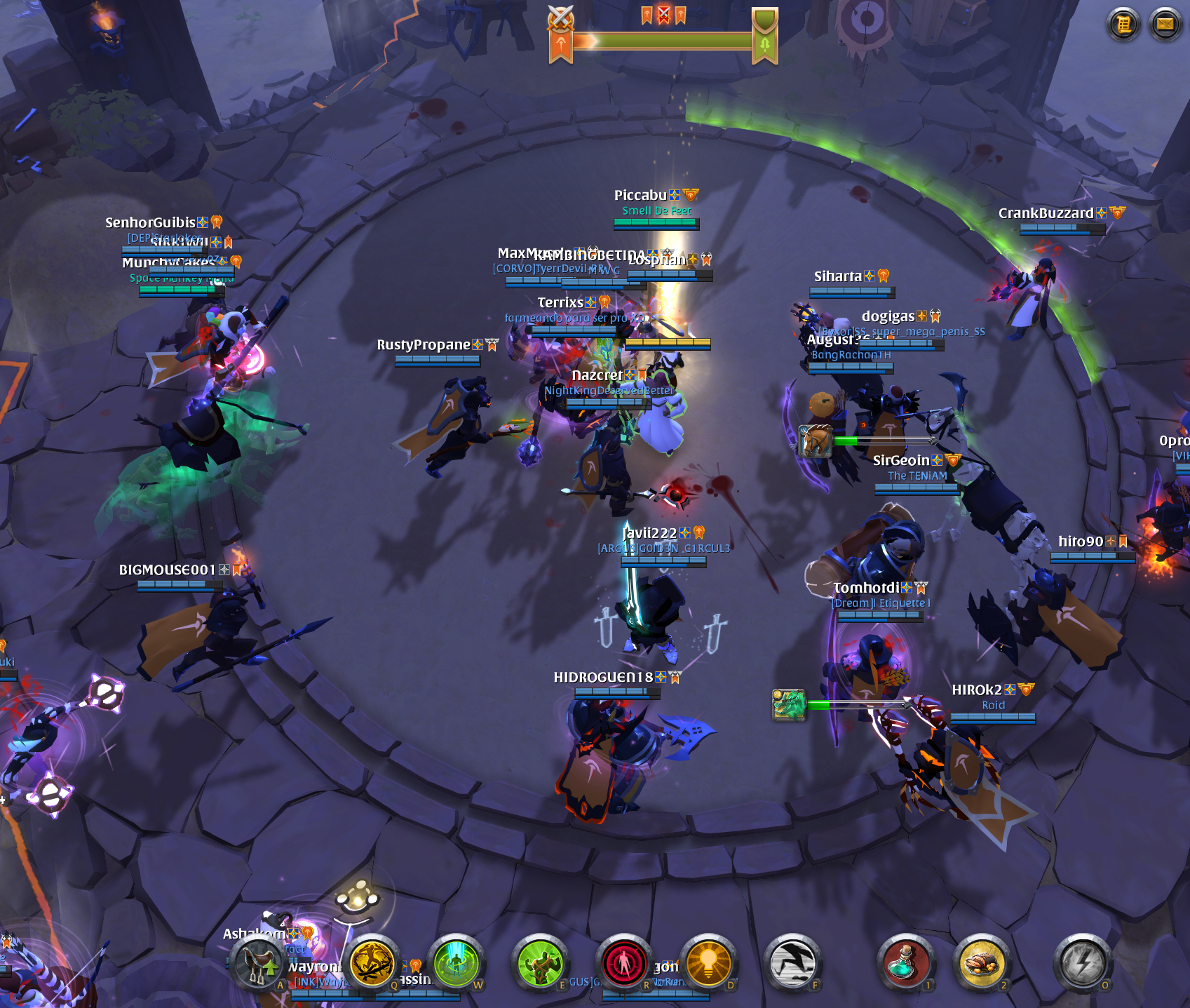Open the golden scroll scoreboard button

pos(1123,25)
